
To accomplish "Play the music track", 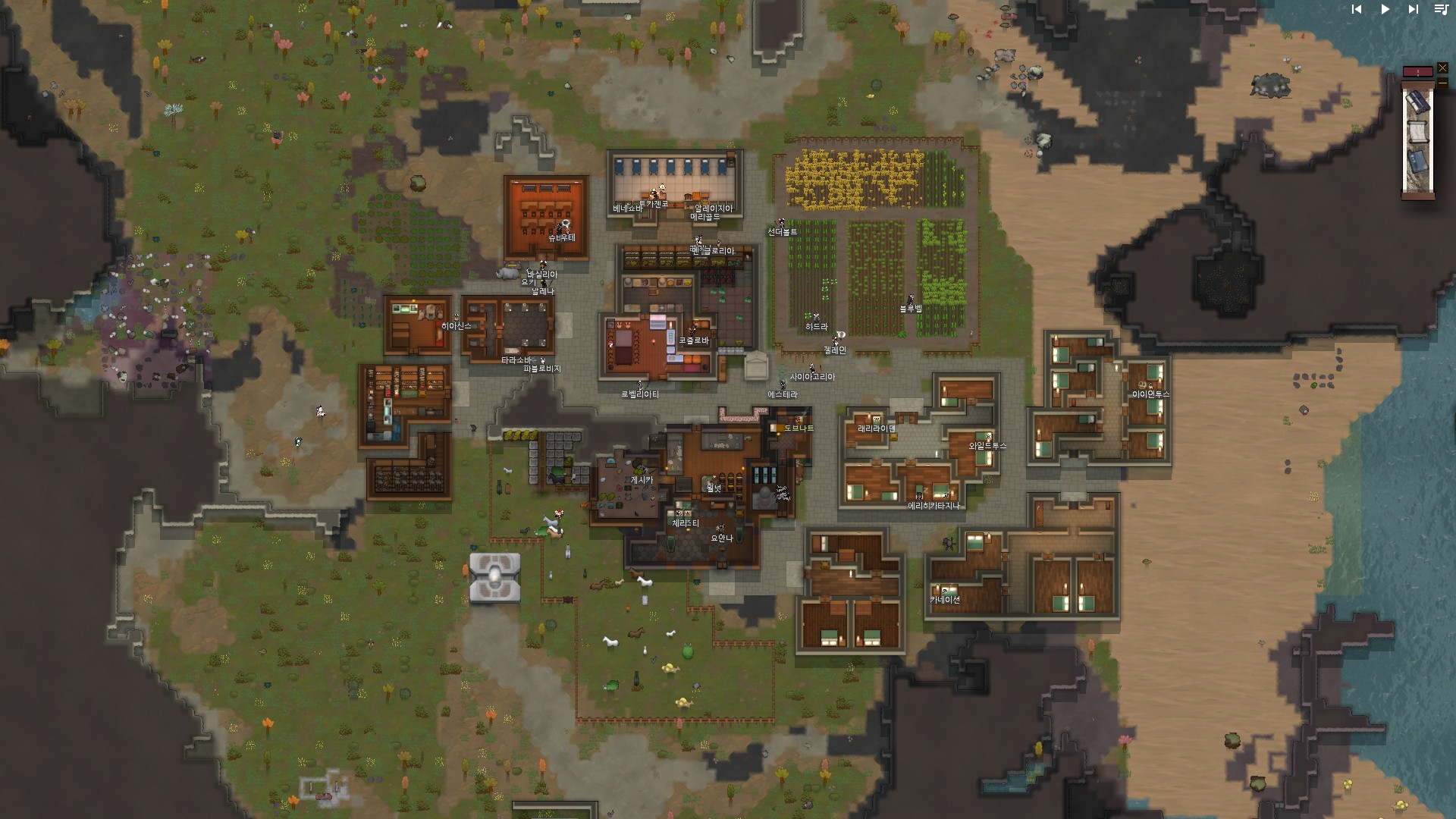I will (x=1385, y=10).
